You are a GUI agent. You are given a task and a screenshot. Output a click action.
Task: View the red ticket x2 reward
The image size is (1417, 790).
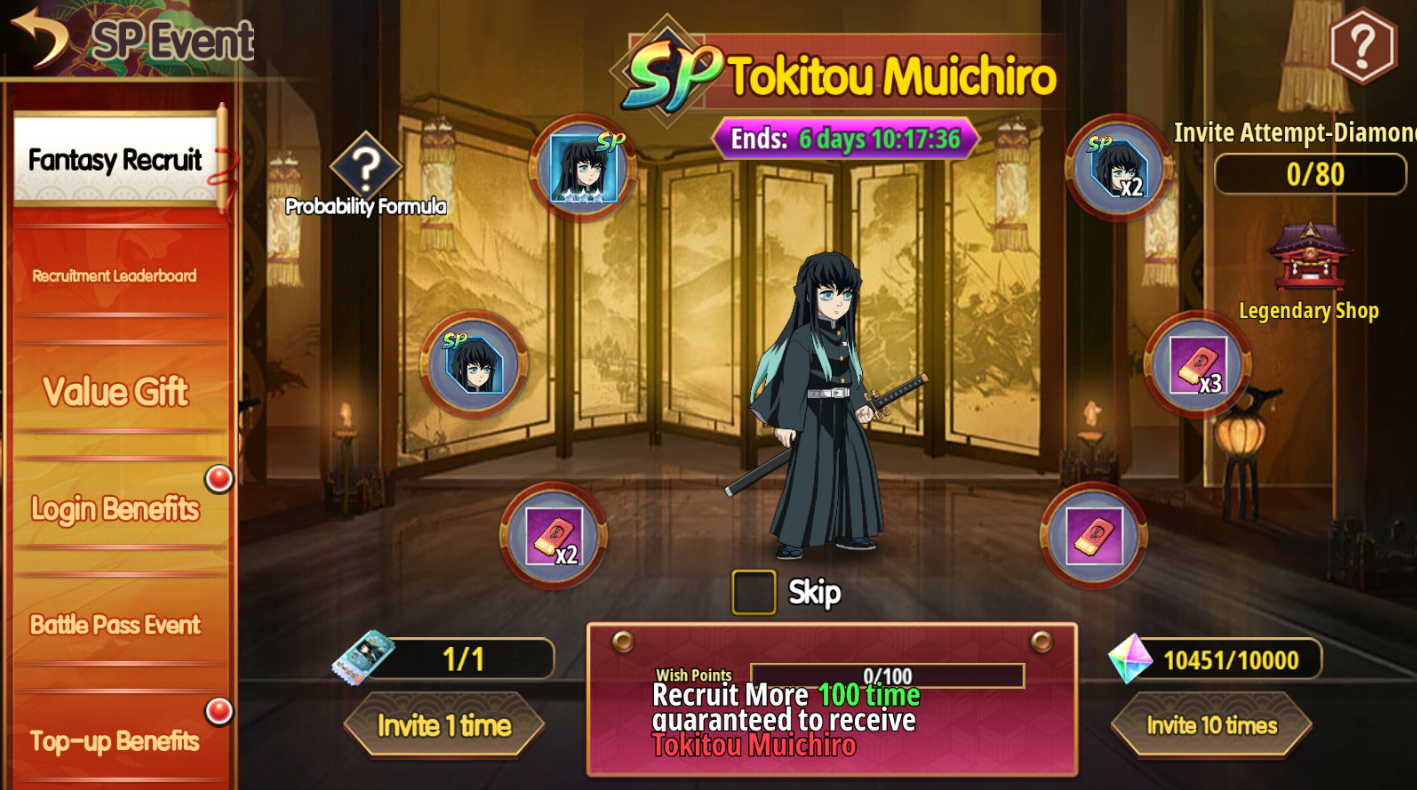[x=553, y=536]
